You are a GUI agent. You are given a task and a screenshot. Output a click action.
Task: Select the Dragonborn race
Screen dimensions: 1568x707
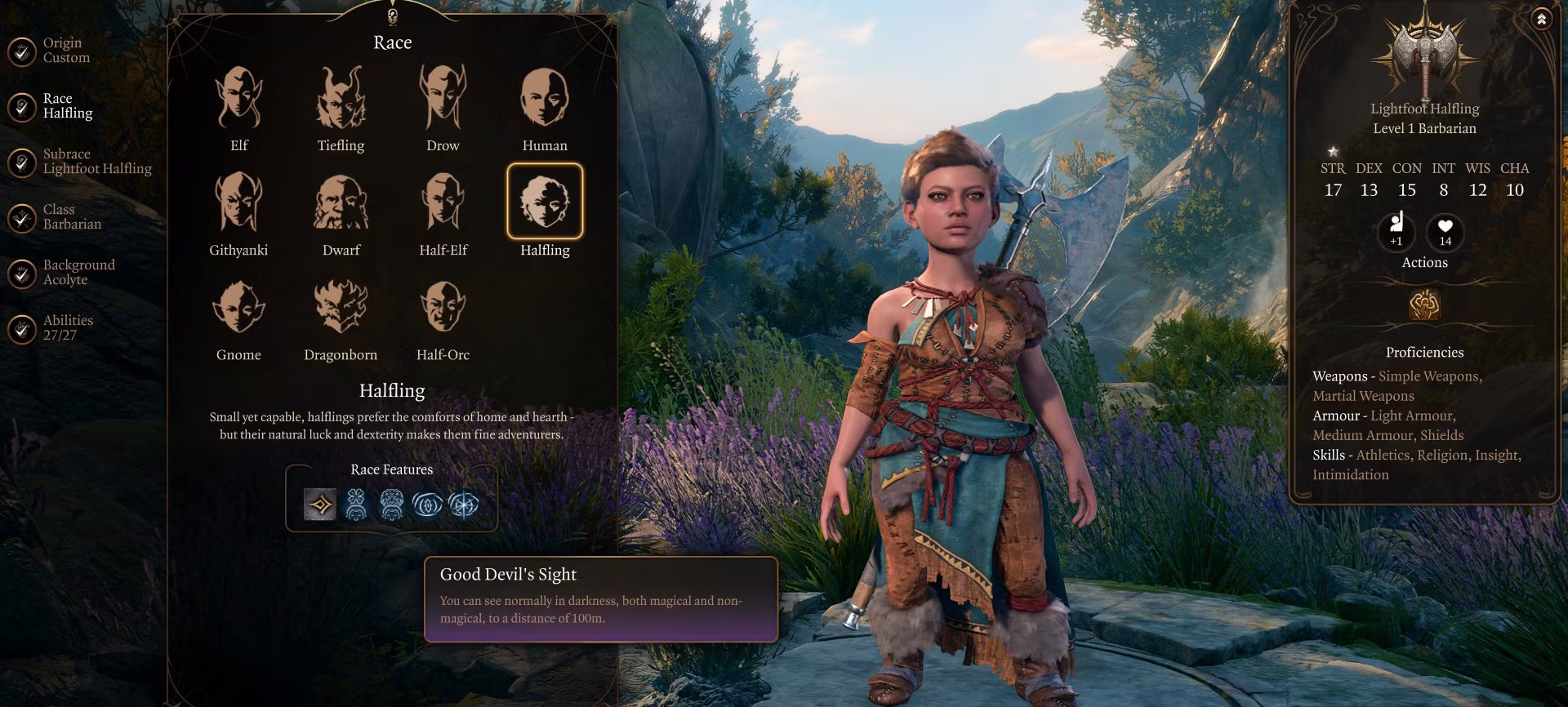tap(341, 307)
